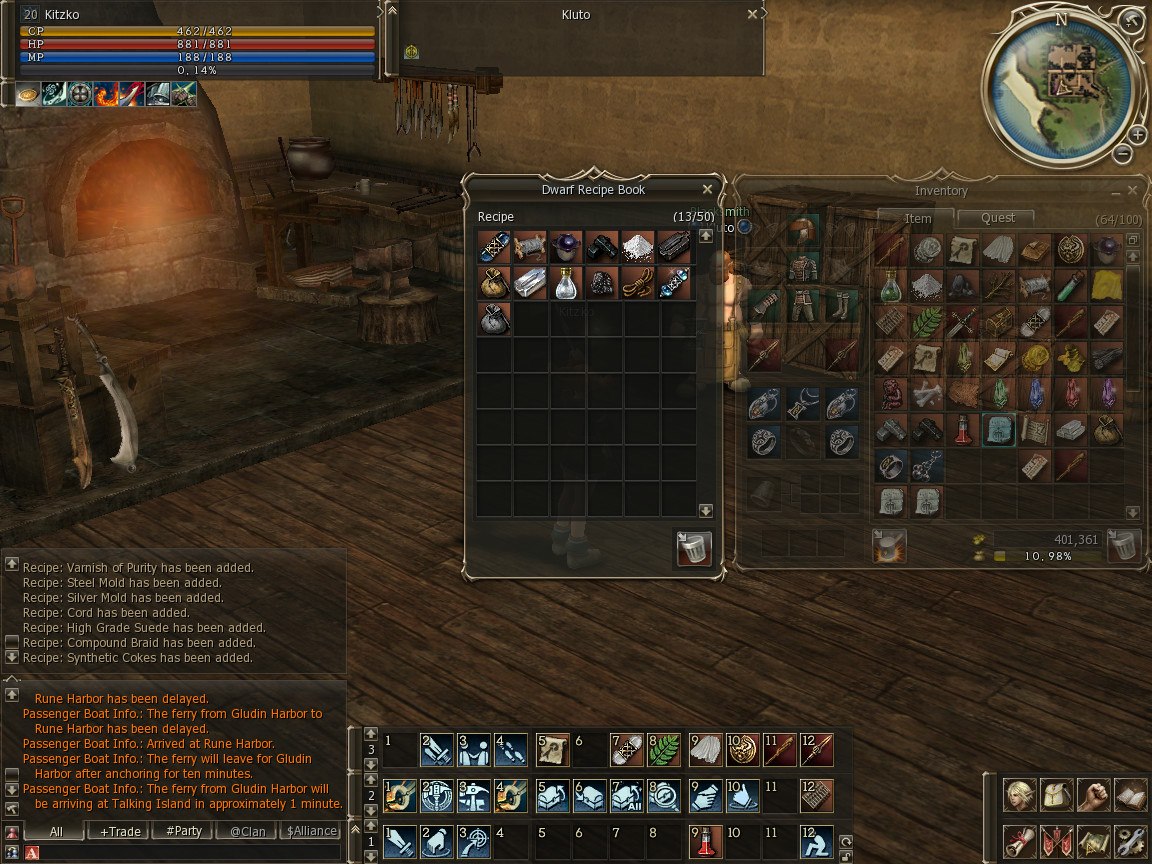Show the $Alliance chat tab

[311, 831]
